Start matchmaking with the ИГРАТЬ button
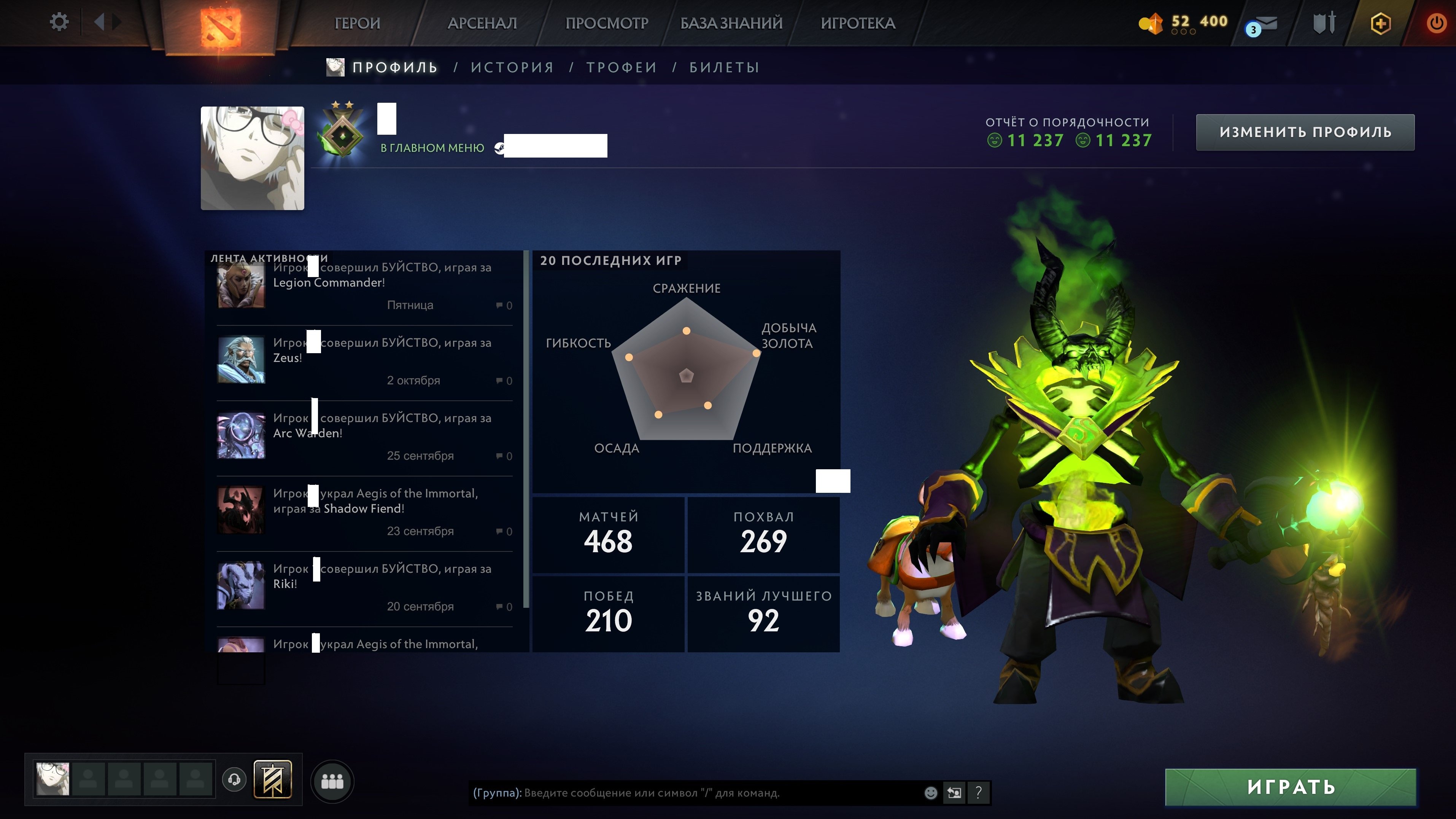Screen dimensions: 1456x819 click(x=1291, y=787)
